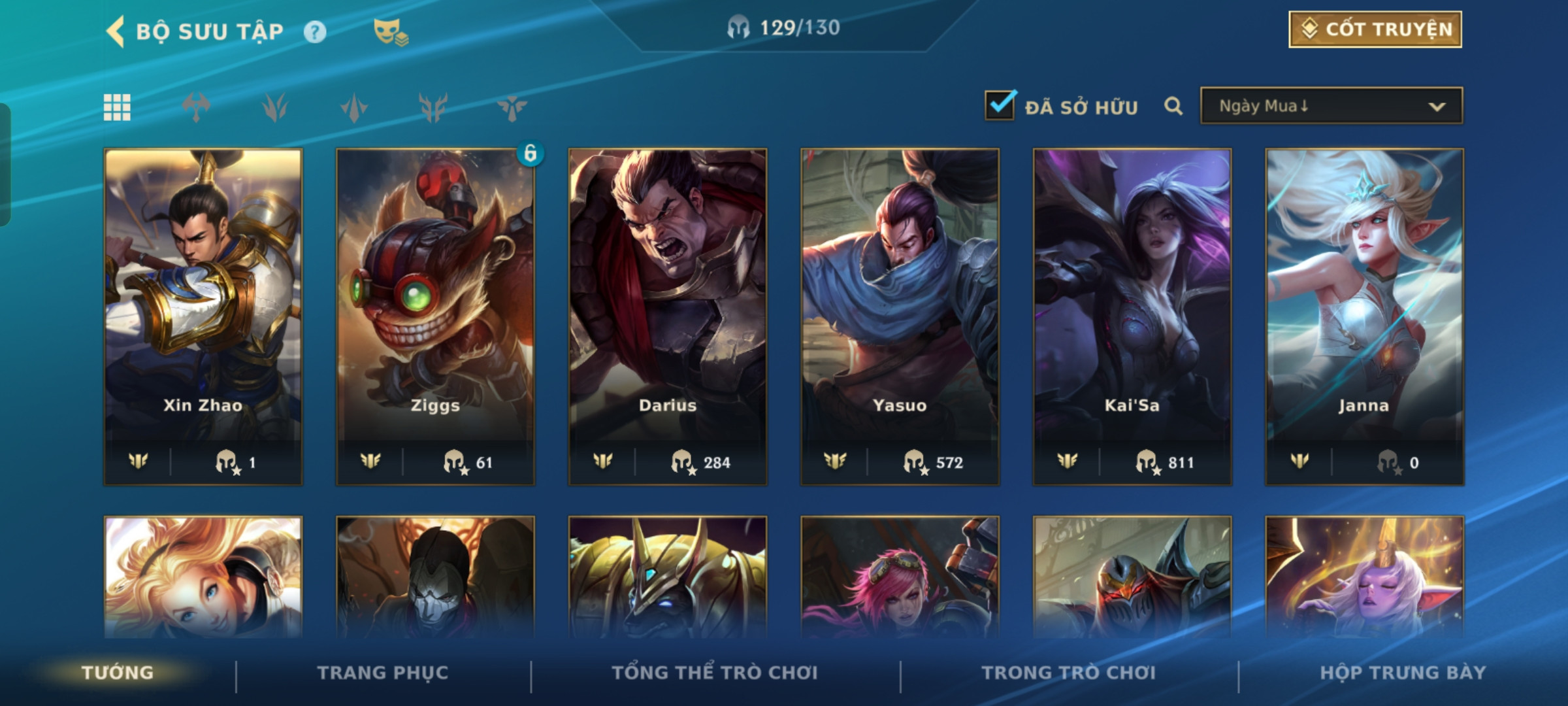Expand the Ngày Mua sort dropdown
The image size is (1568, 706).
coord(1331,106)
